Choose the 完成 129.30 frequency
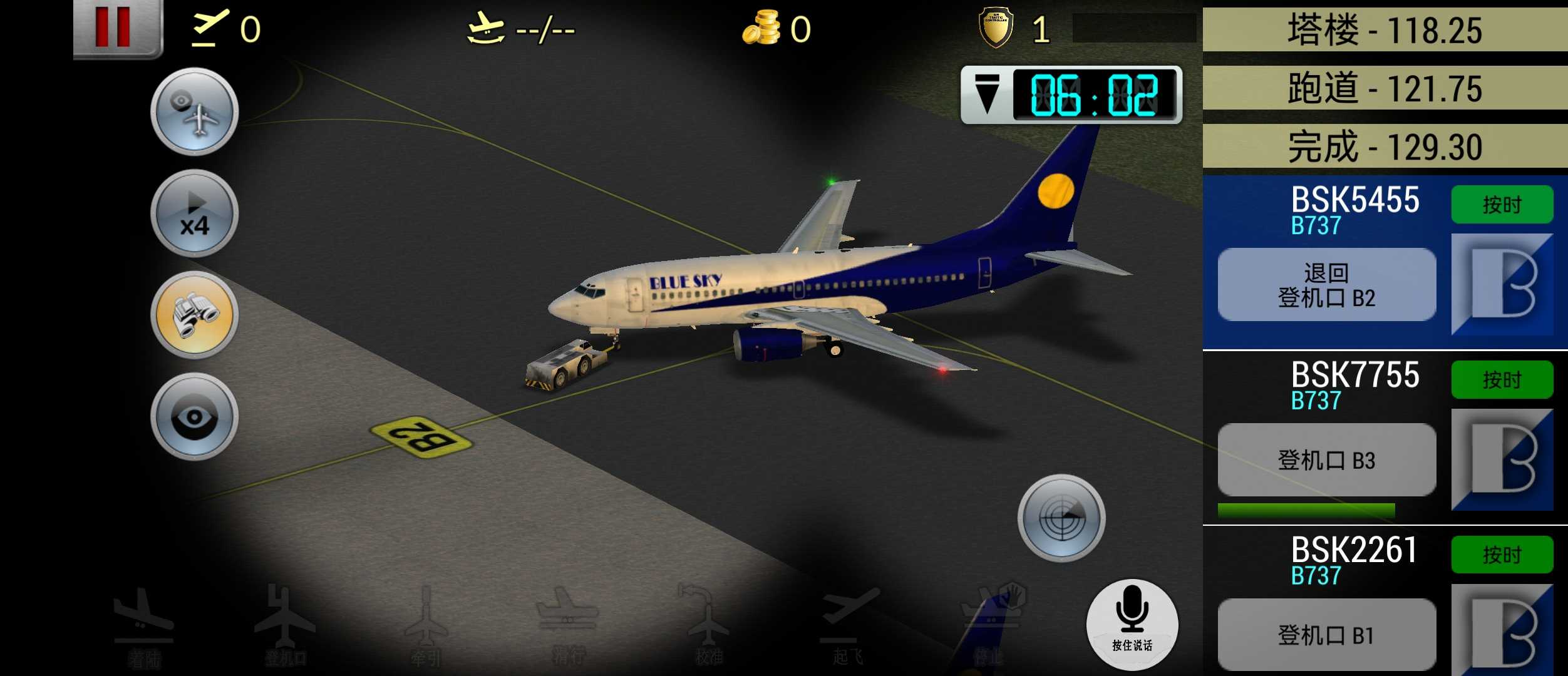 tap(1385, 146)
